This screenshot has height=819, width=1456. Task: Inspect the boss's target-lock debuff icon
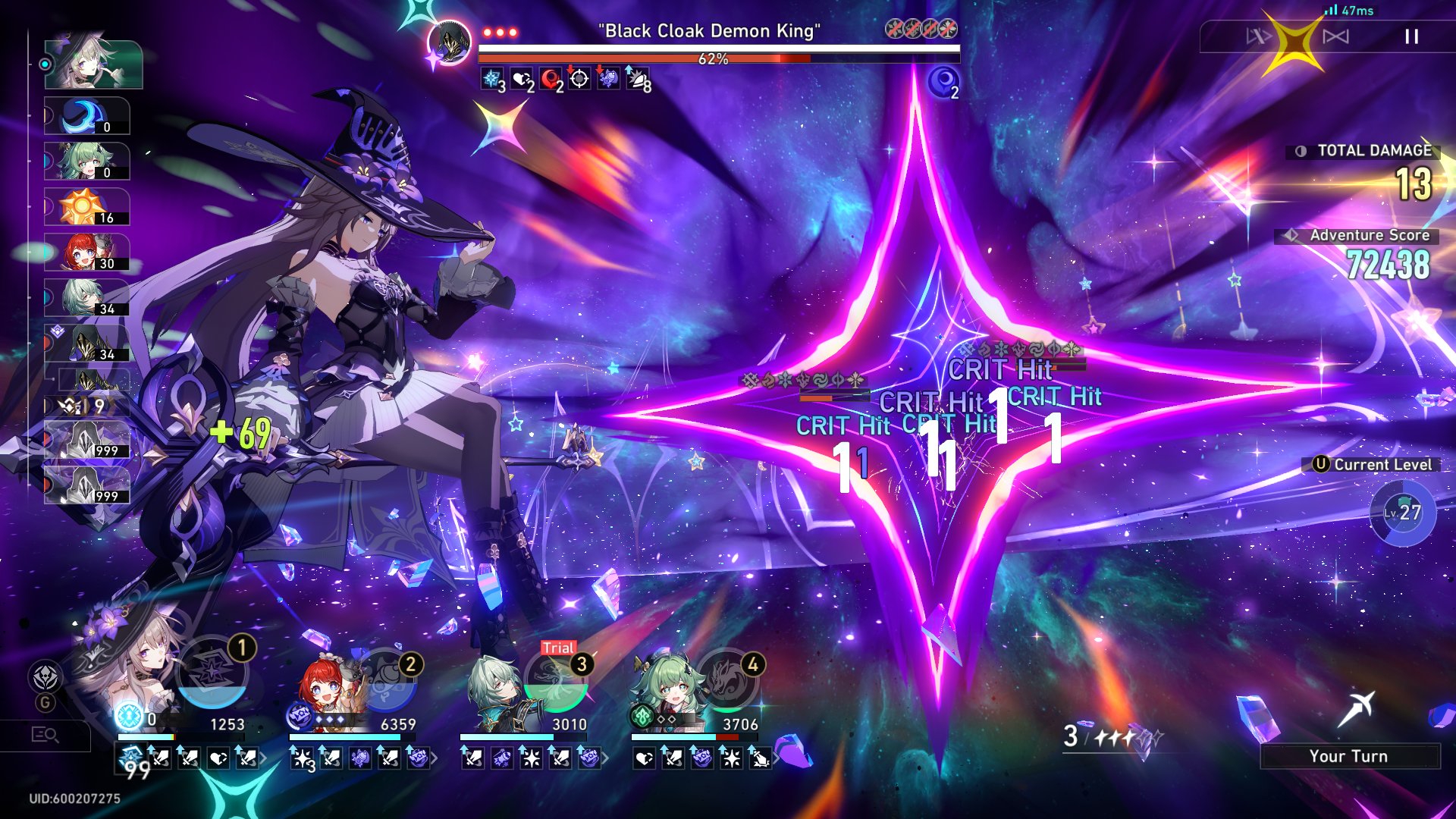click(x=579, y=79)
